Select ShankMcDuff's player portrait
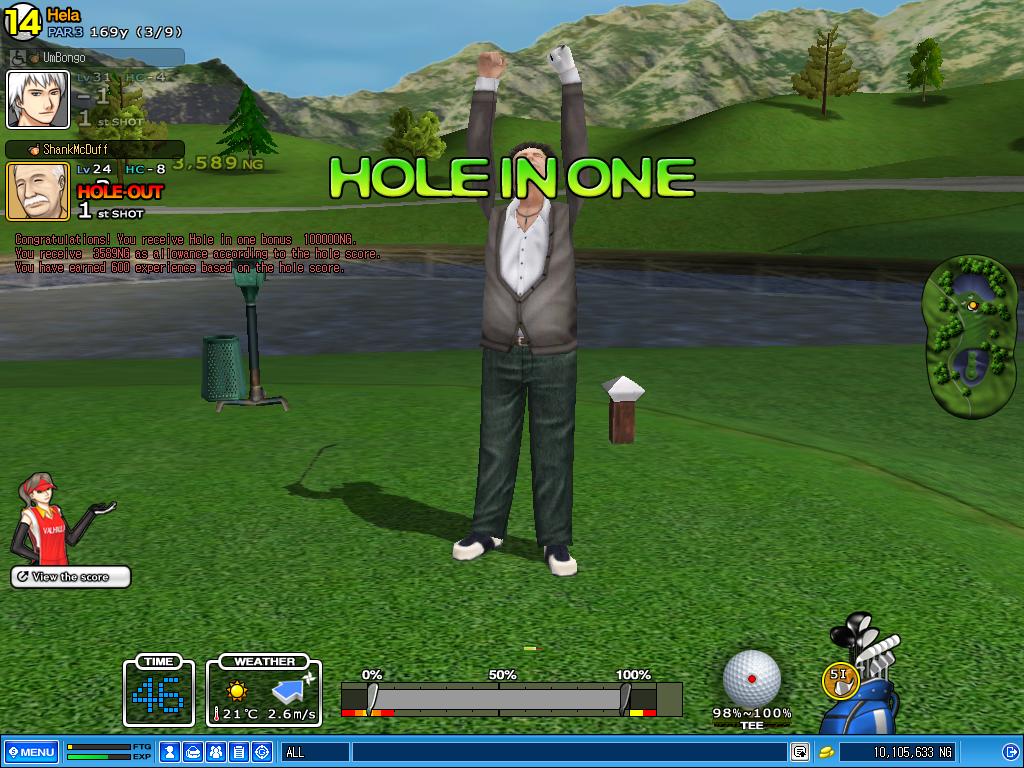This screenshot has height=768, width=1024. pos(38,191)
